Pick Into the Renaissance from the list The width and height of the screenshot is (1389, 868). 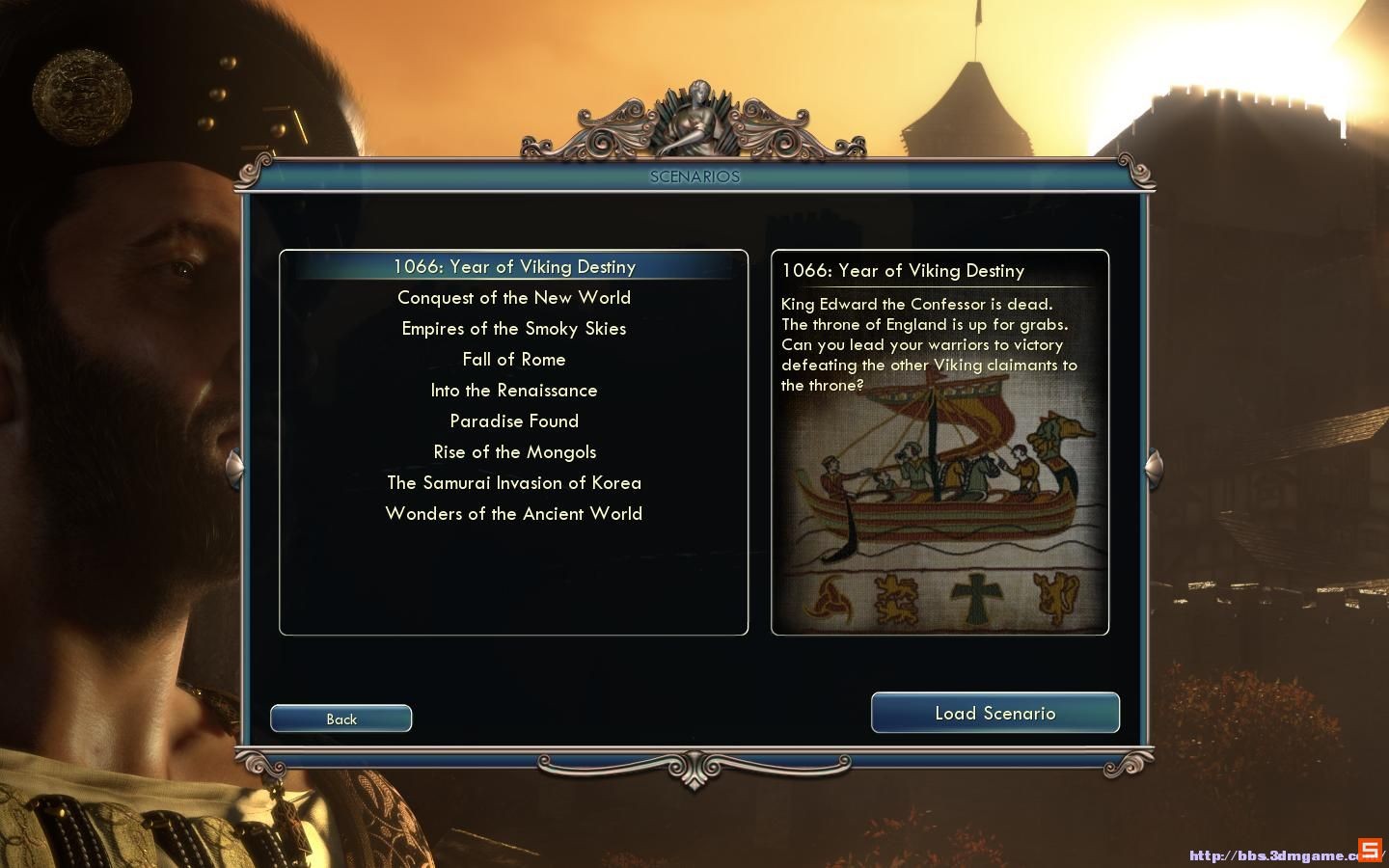(513, 391)
